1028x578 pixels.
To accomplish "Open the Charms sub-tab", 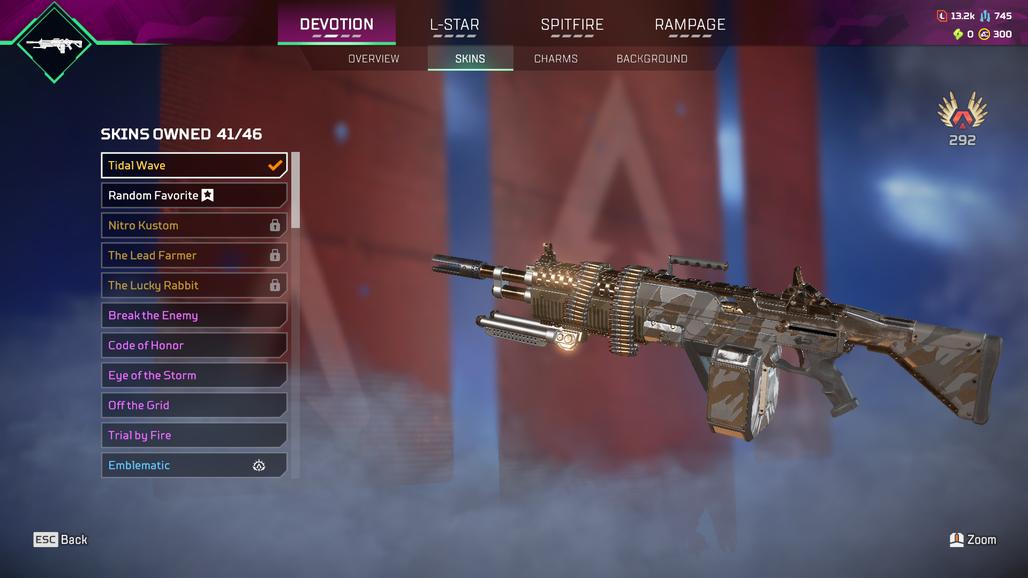I will 555,59.
